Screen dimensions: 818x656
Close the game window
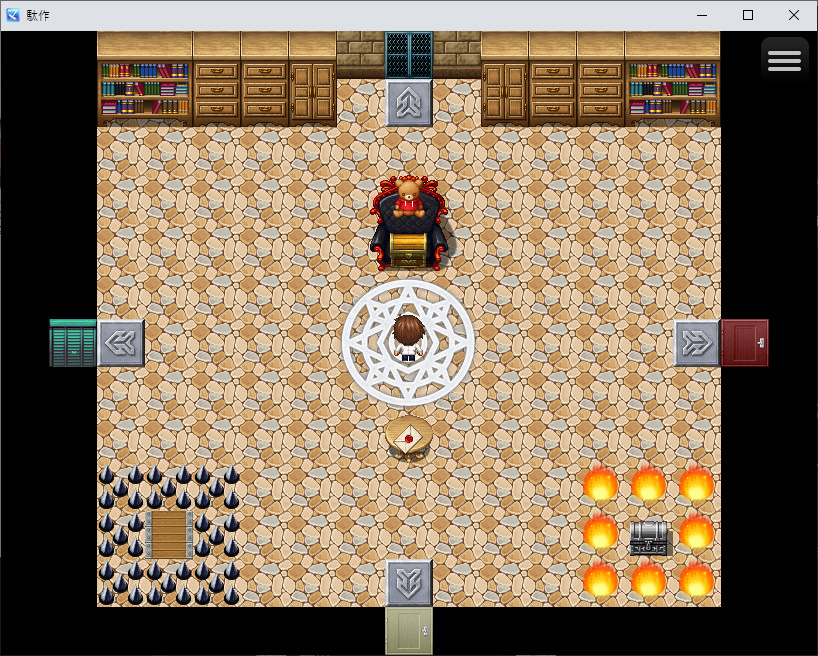click(x=794, y=15)
